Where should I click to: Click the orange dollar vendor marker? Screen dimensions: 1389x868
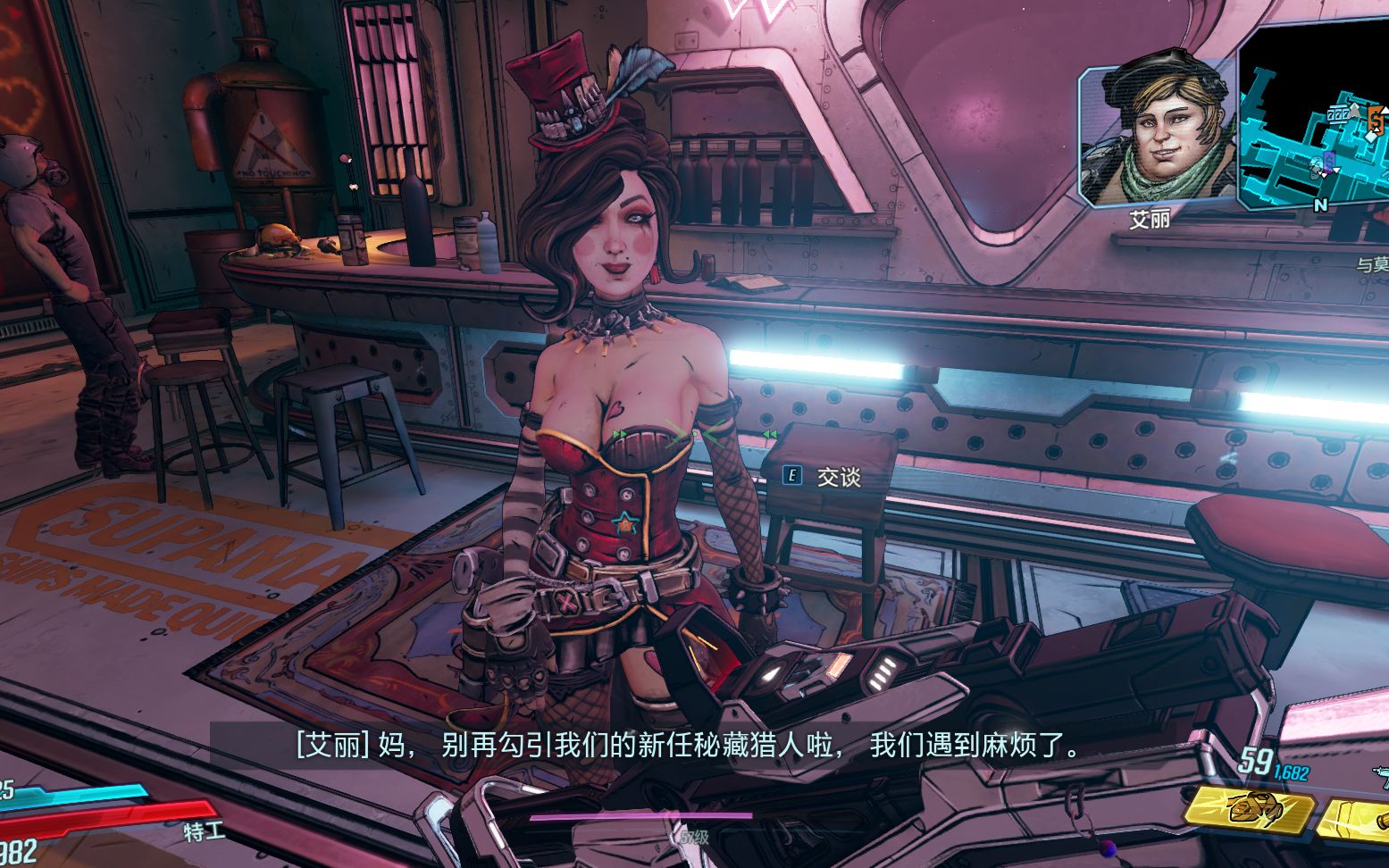click(x=1376, y=119)
